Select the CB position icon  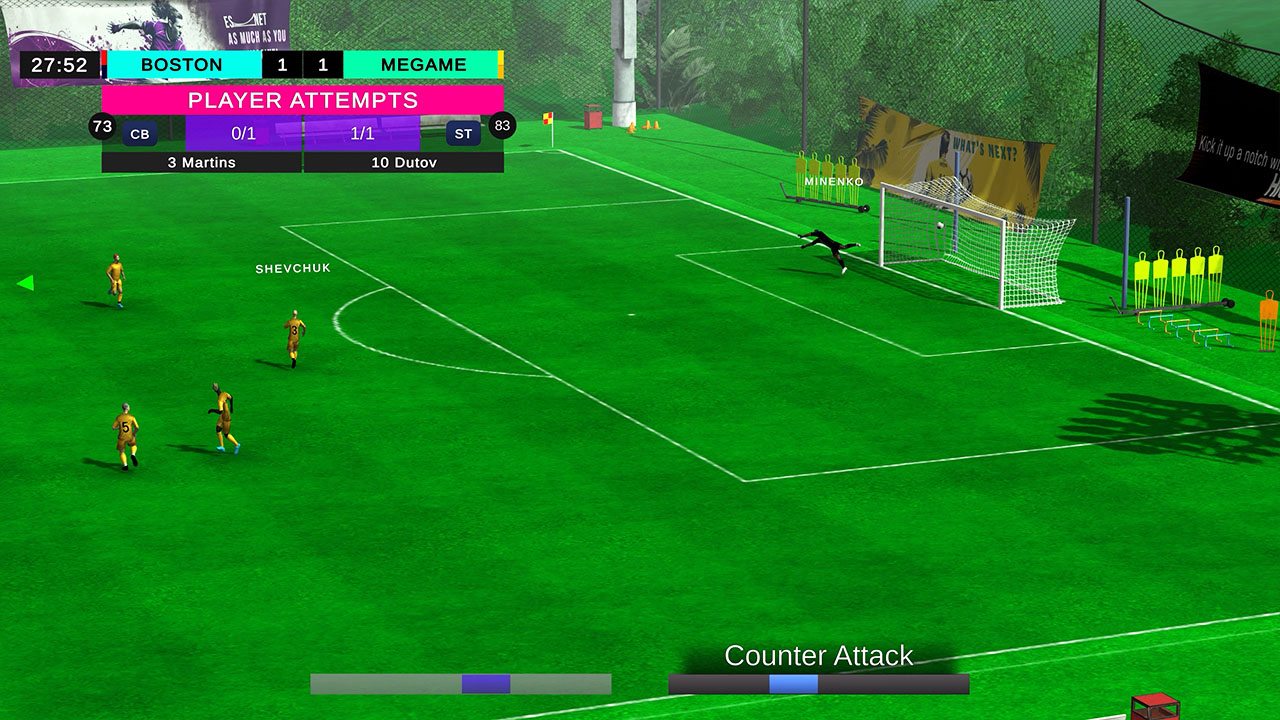click(x=139, y=132)
